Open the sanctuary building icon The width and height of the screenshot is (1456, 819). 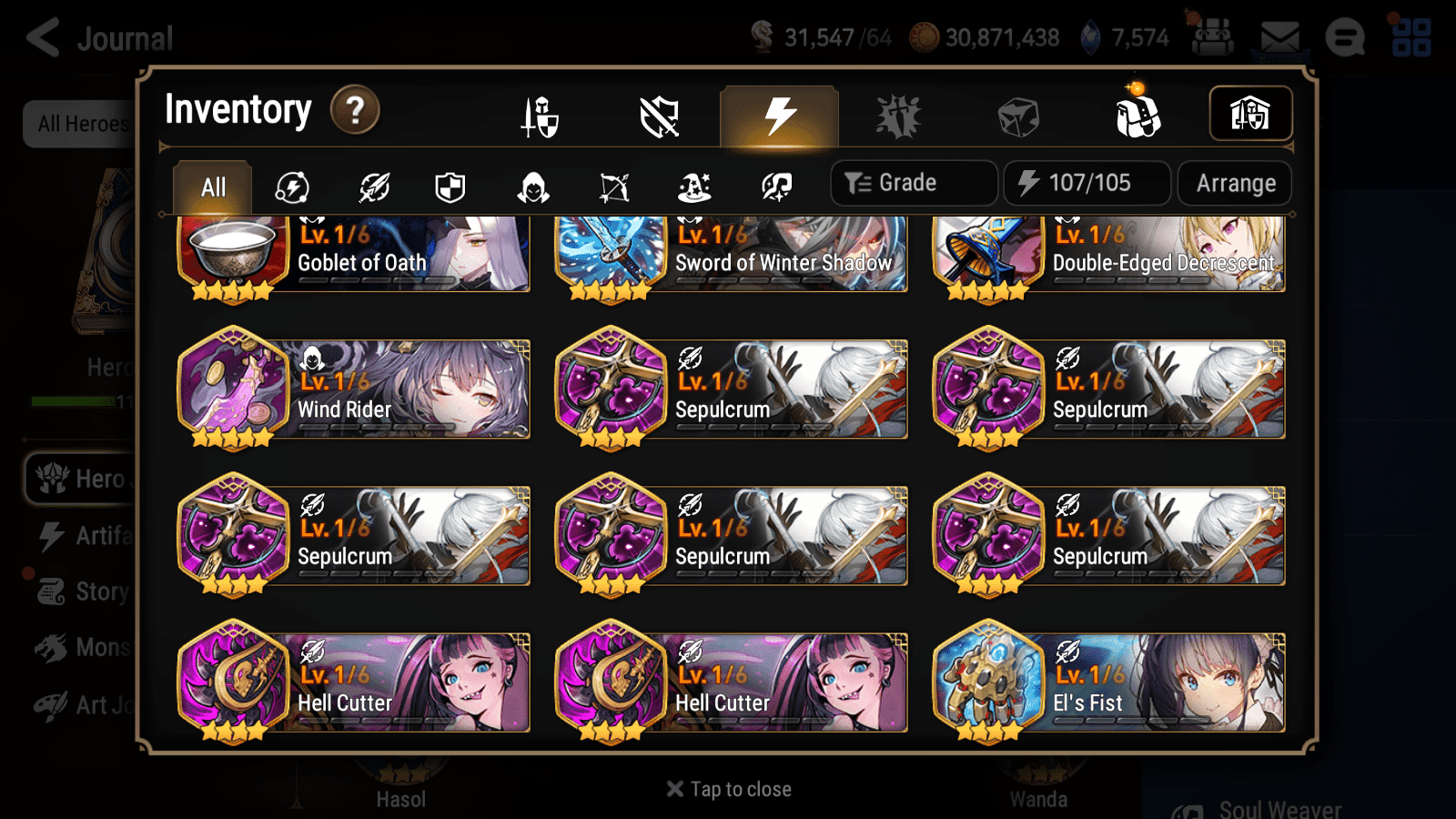[x=1249, y=113]
